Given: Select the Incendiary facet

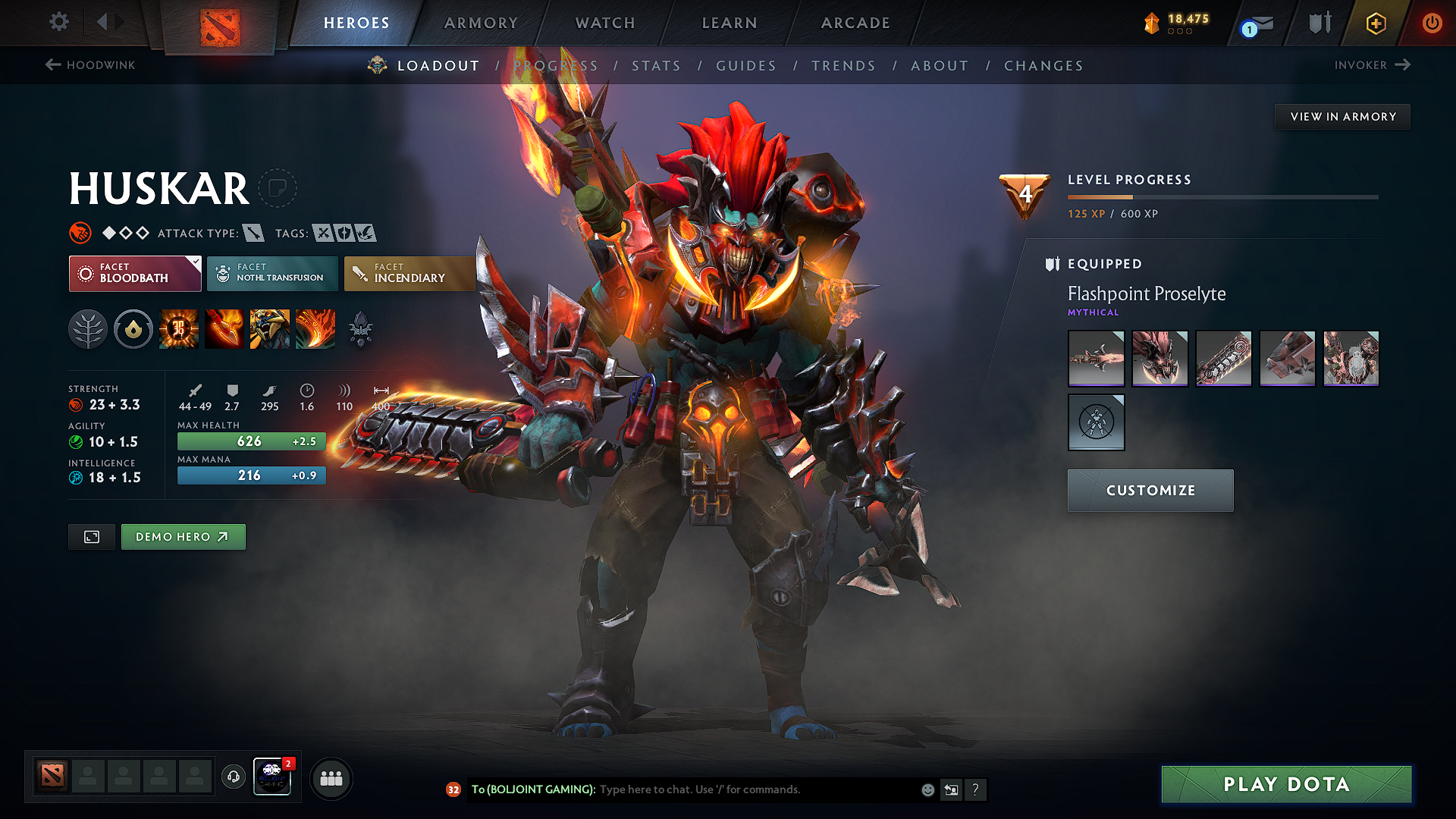Looking at the screenshot, I should pyautogui.click(x=409, y=273).
